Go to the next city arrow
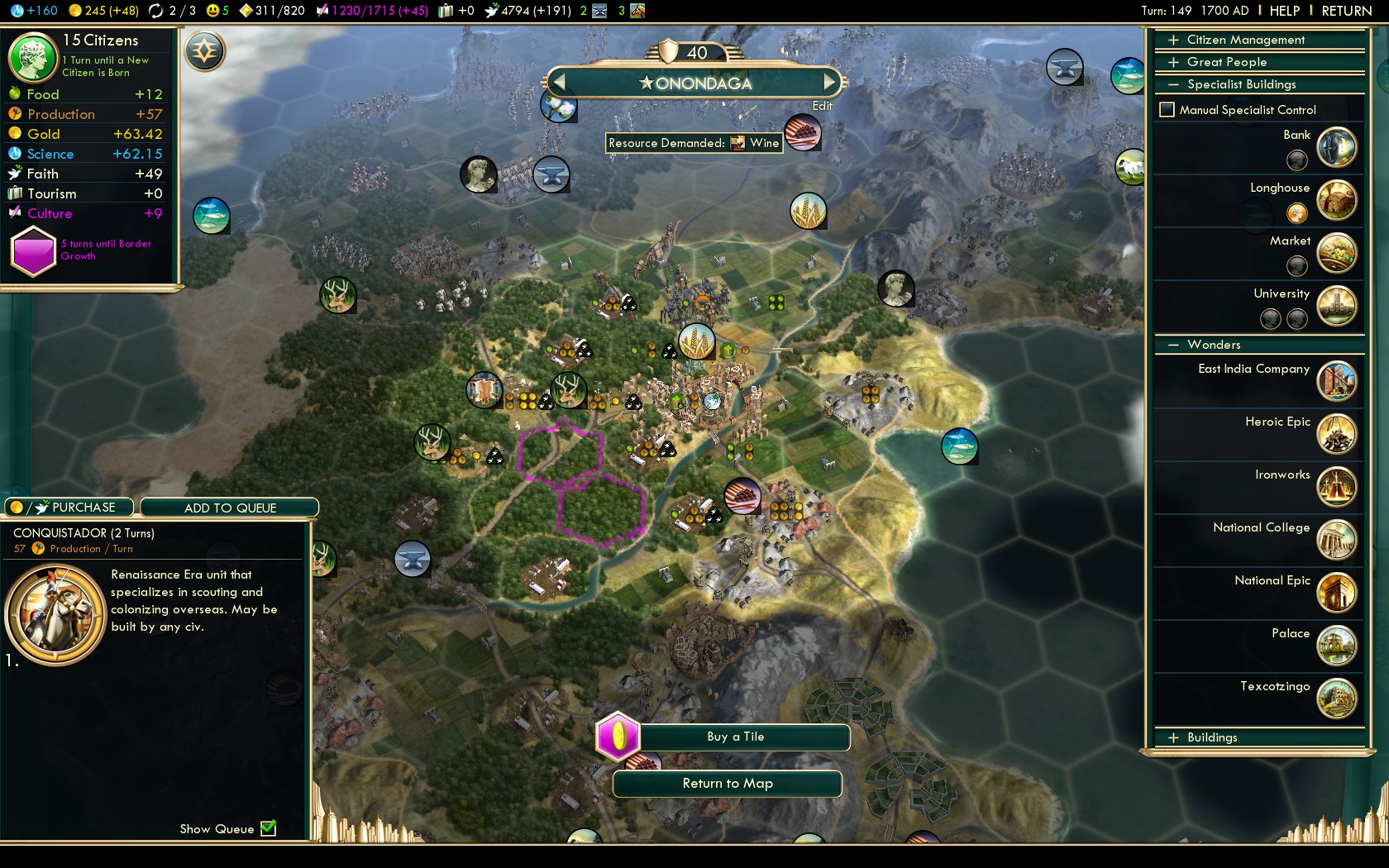The image size is (1389, 868). point(830,83)
